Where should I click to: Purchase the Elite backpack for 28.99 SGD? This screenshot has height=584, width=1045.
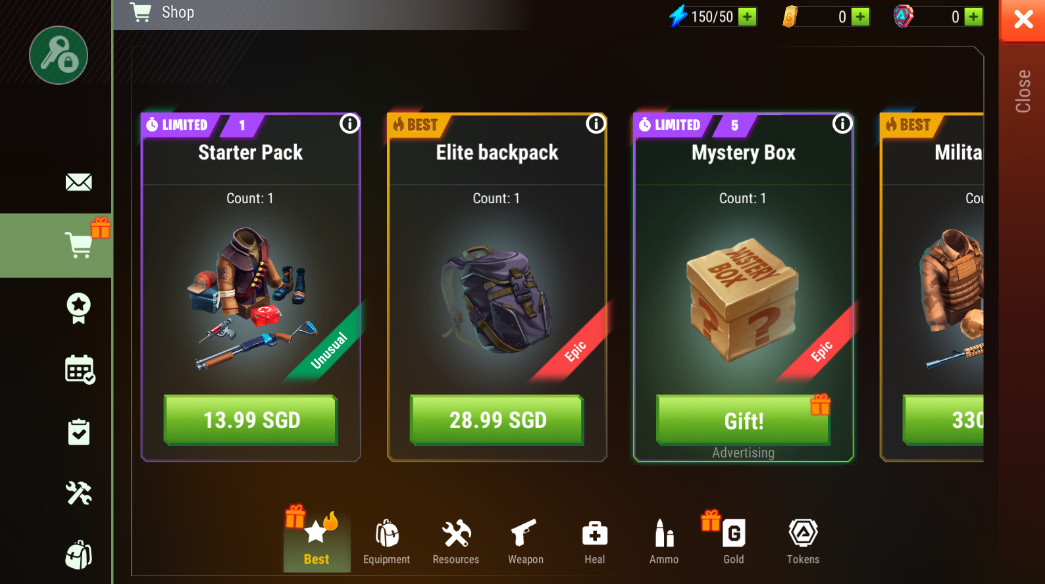pos(496,420)
